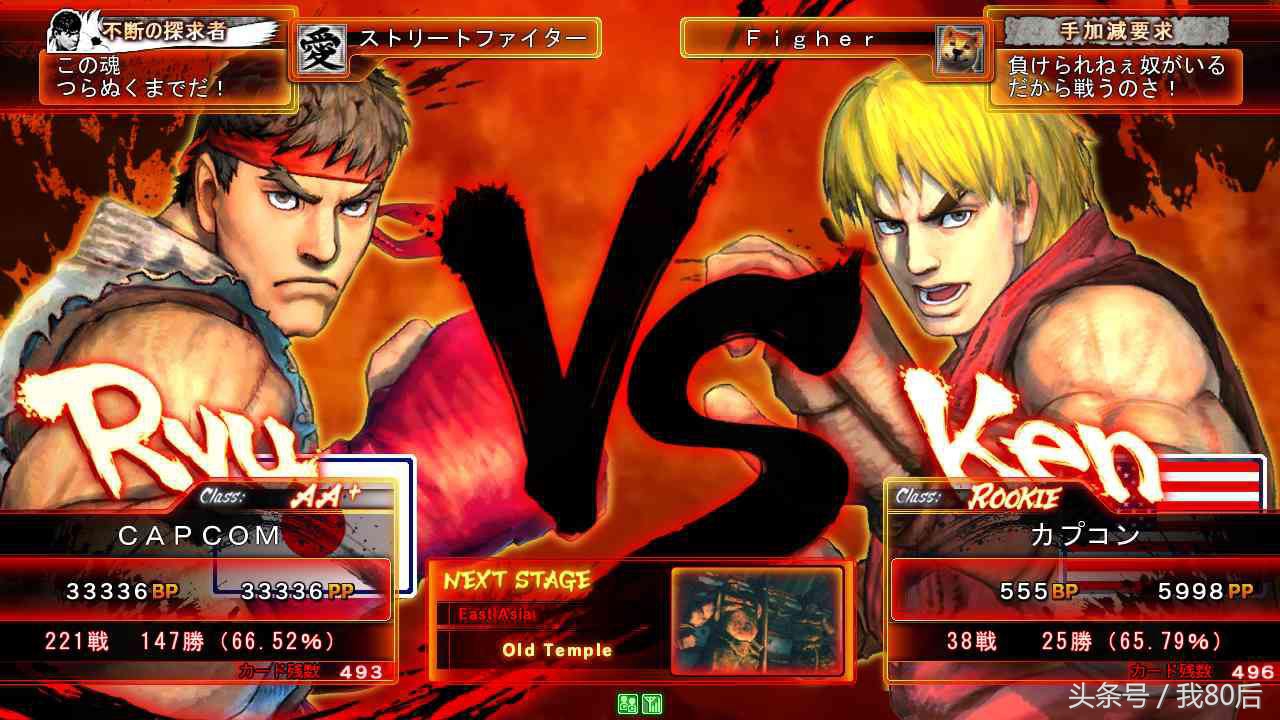Click the 手加減要求 title plate
Viewport: 1280px width, 720px height.
pos(1116,31)
